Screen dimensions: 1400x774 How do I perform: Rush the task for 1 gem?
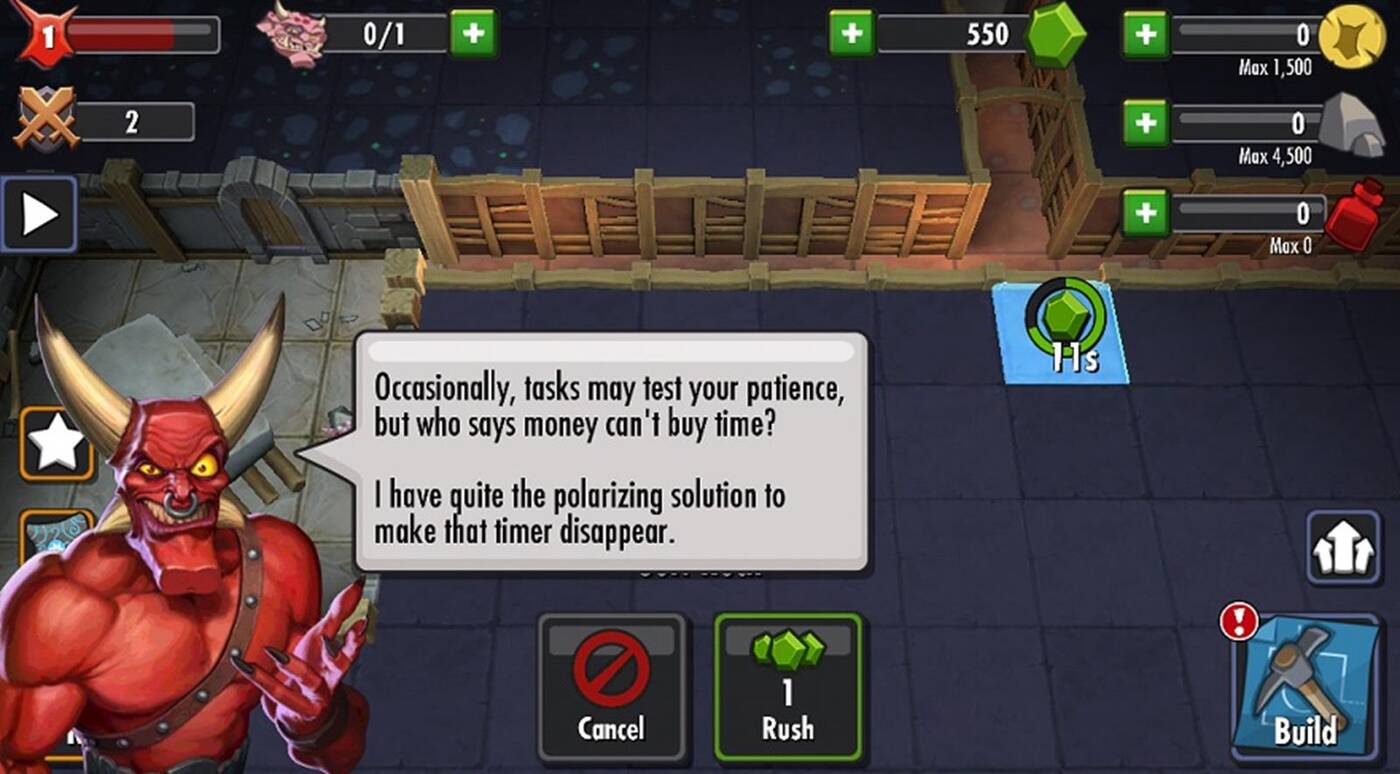pos(787,688)
